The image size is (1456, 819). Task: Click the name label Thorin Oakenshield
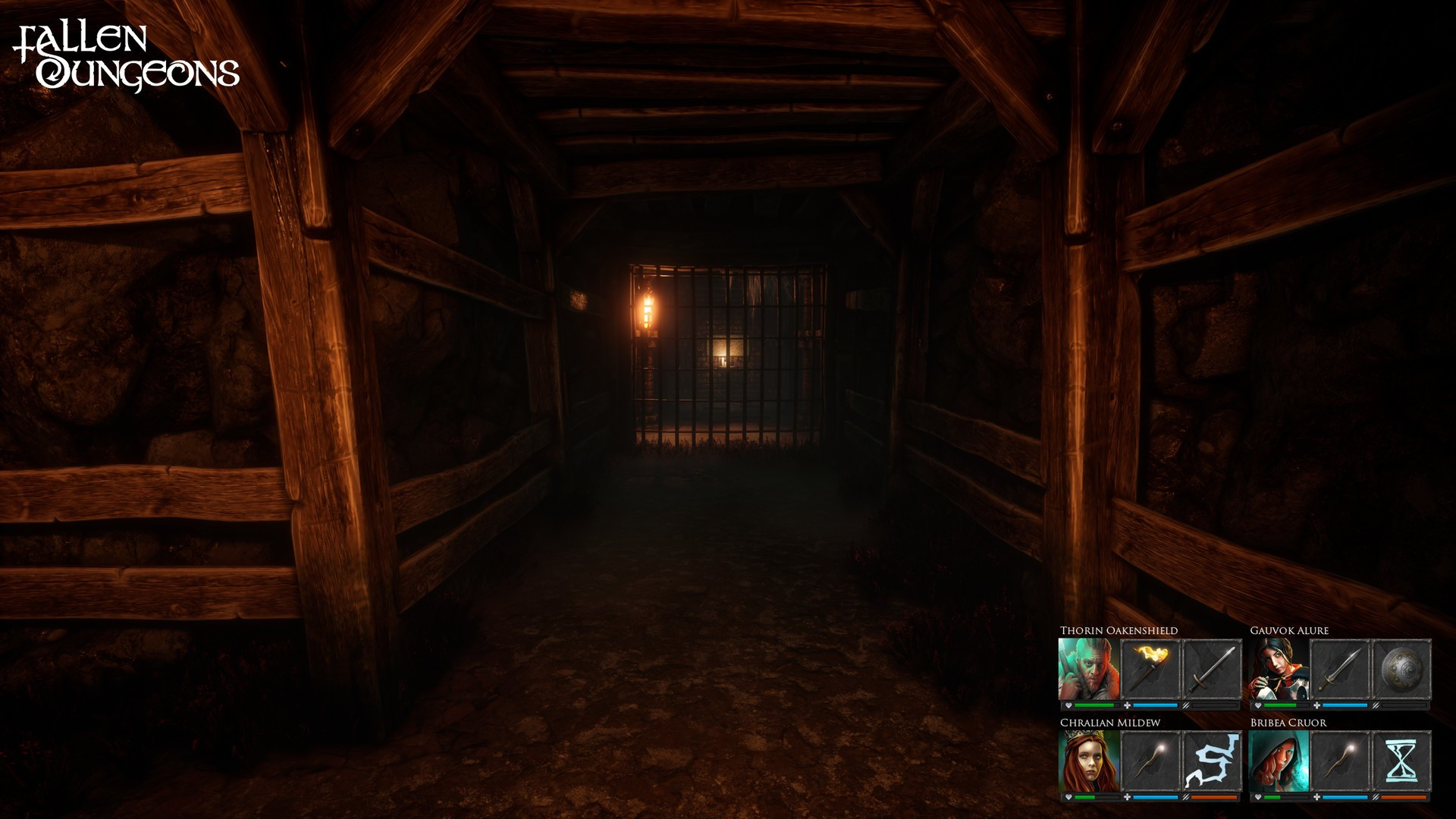(1119, 630)
